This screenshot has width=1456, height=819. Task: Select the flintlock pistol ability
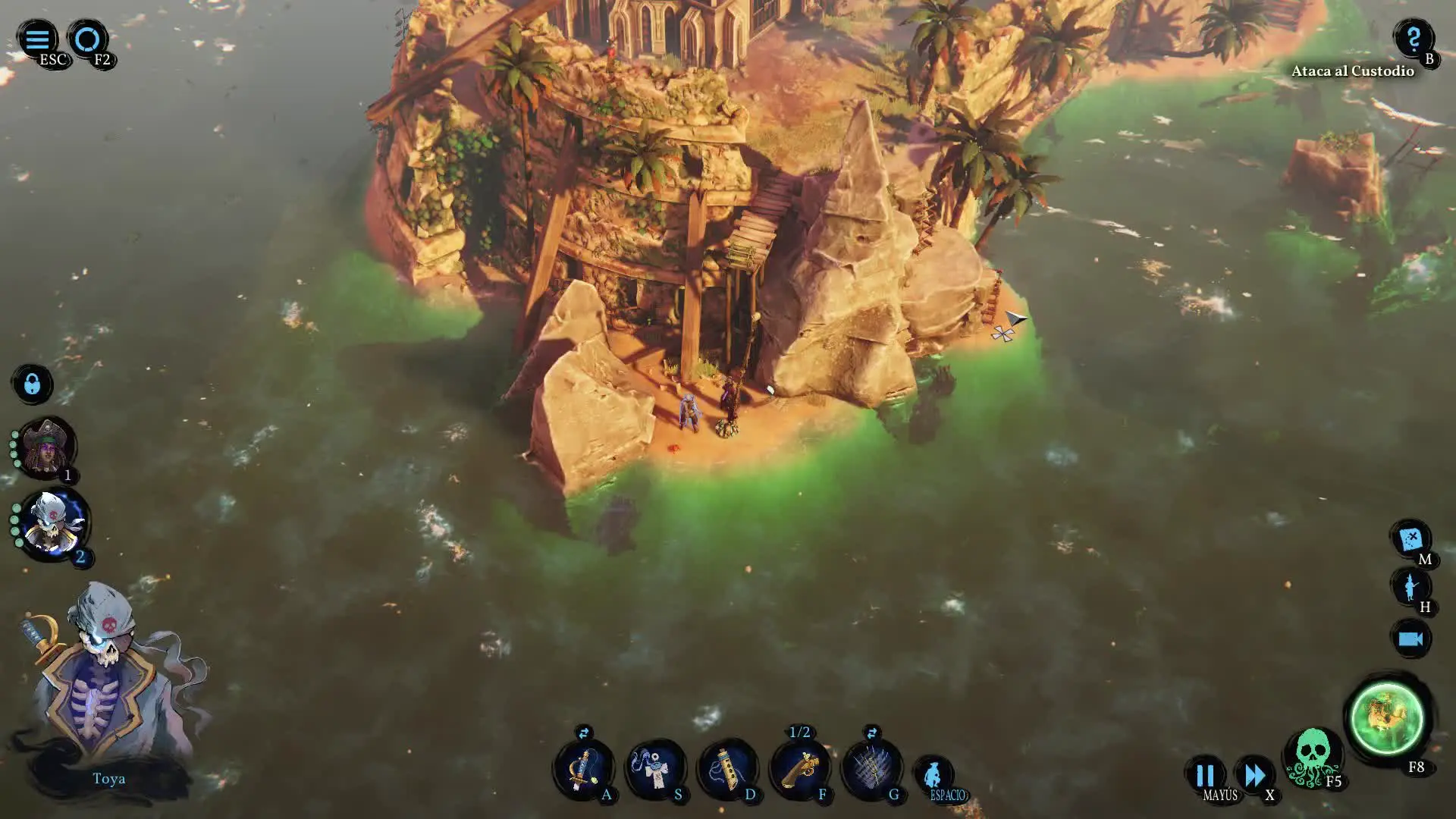[799, 769]
